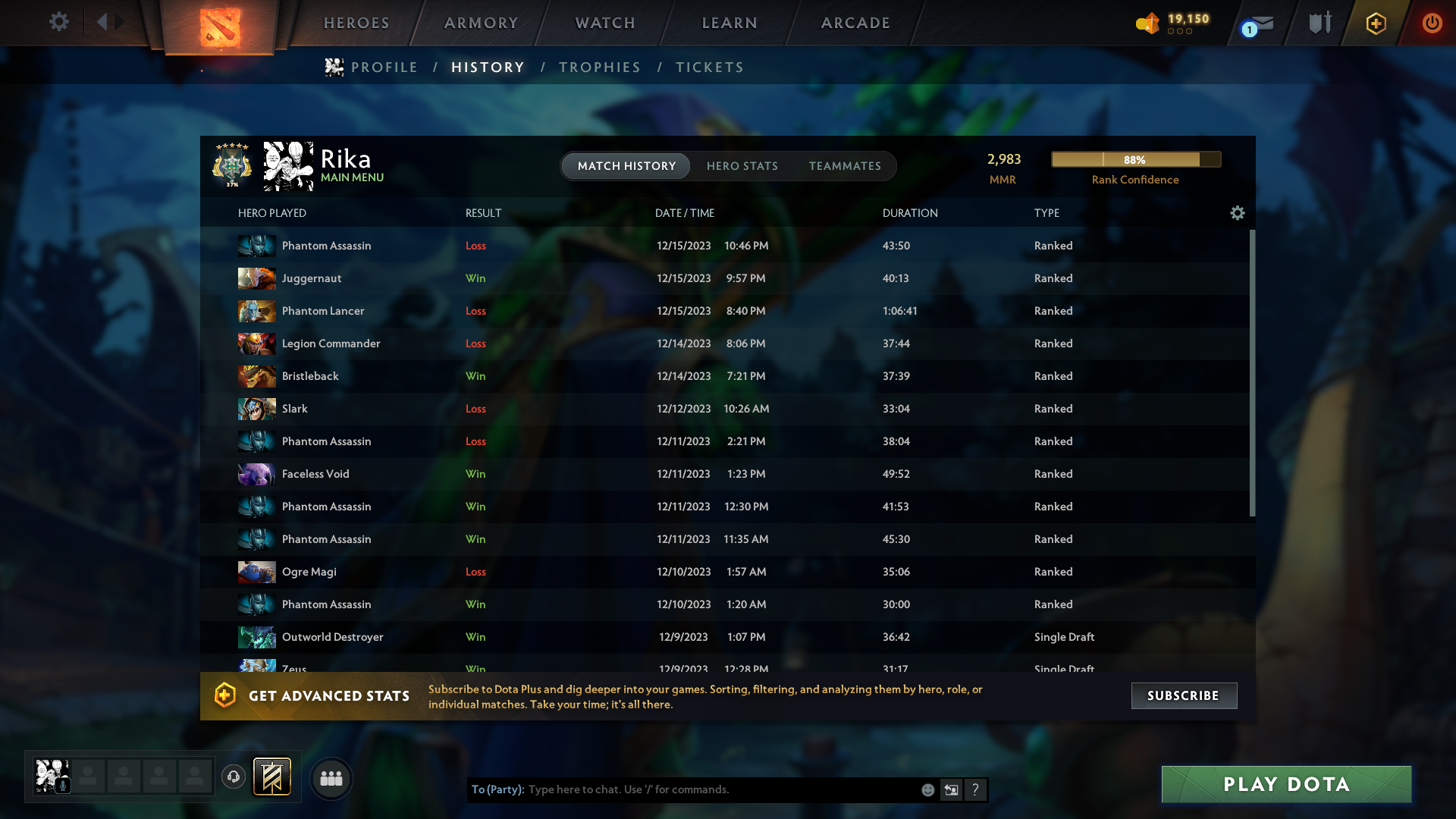This screenshot has width=1456, height=819.
Task: Navigate to WATCH in the top menu
Action: click(x=604, y=23)
